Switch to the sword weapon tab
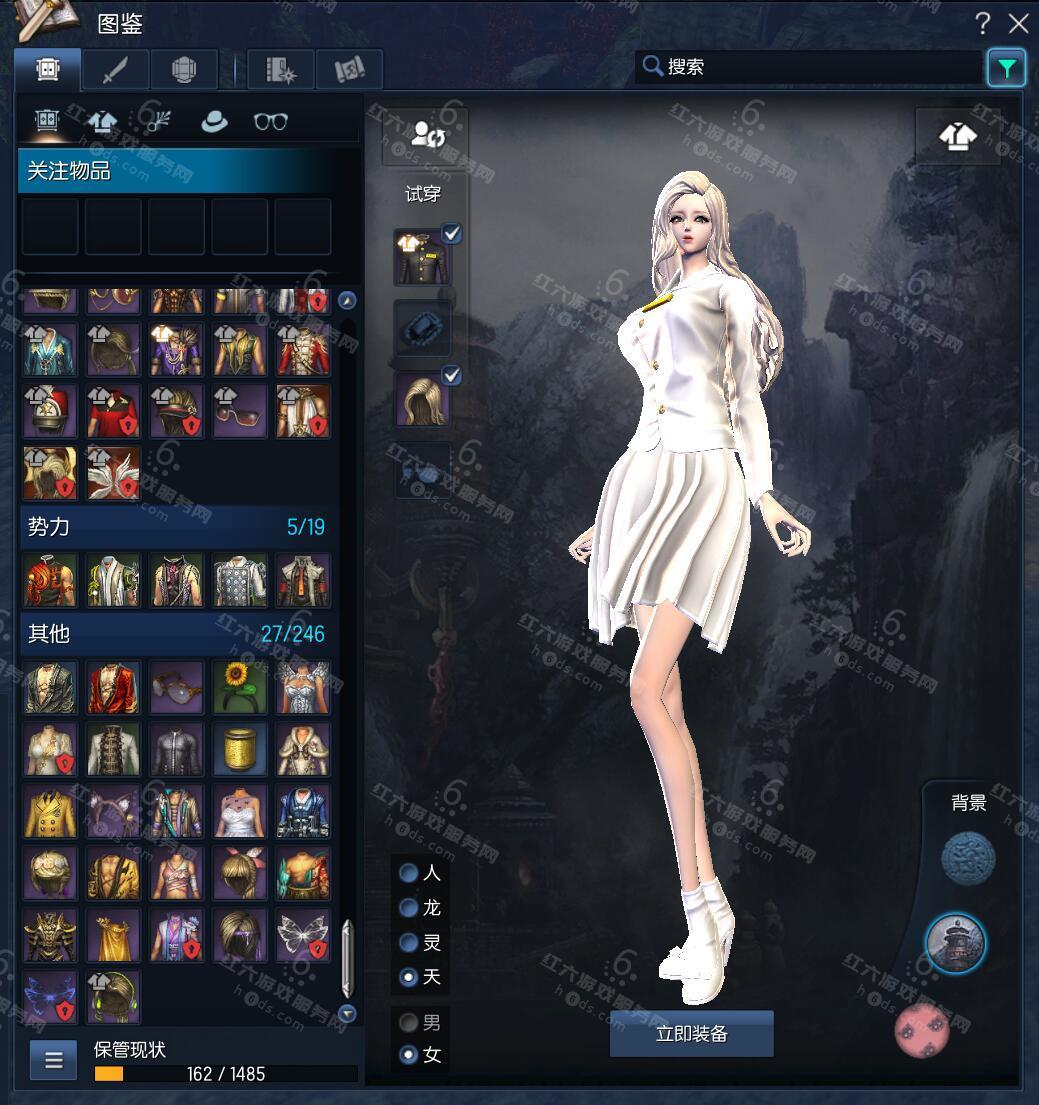Viewport: 1039px width, 1105px height. point(116,69)
